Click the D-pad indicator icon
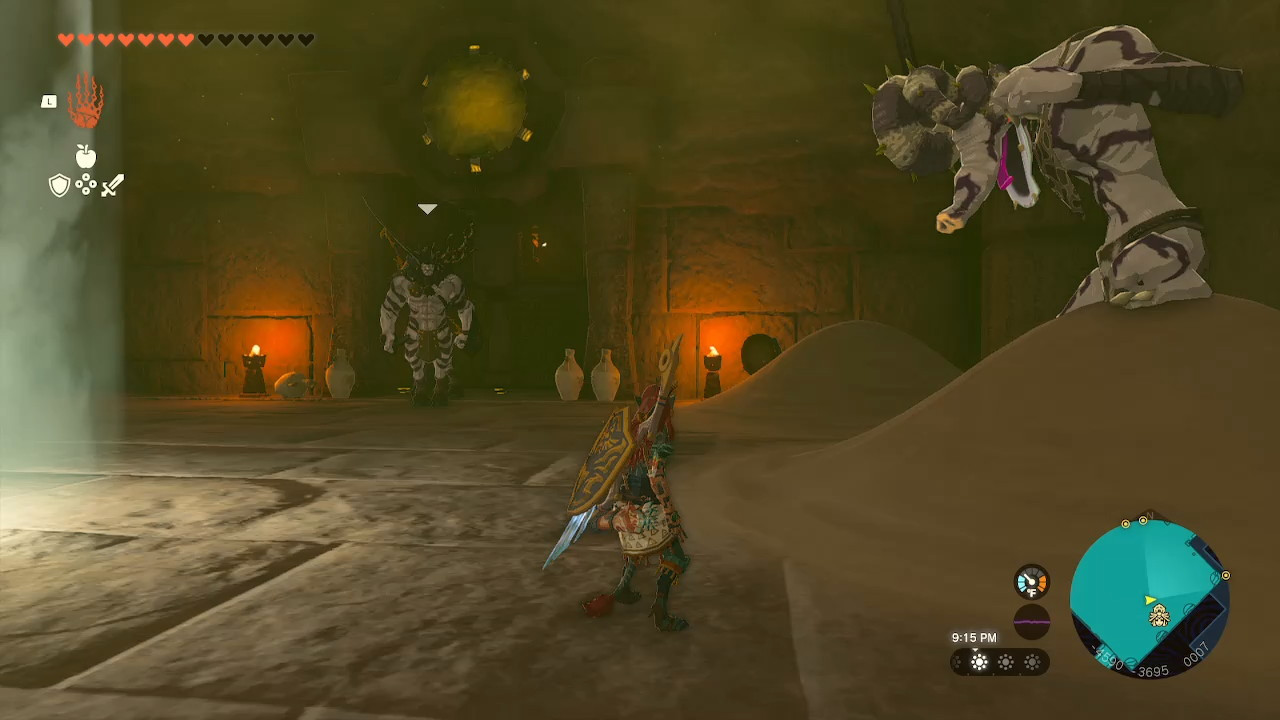Image resolution: width=1280 pixels, height=720 pixels. 86,185
